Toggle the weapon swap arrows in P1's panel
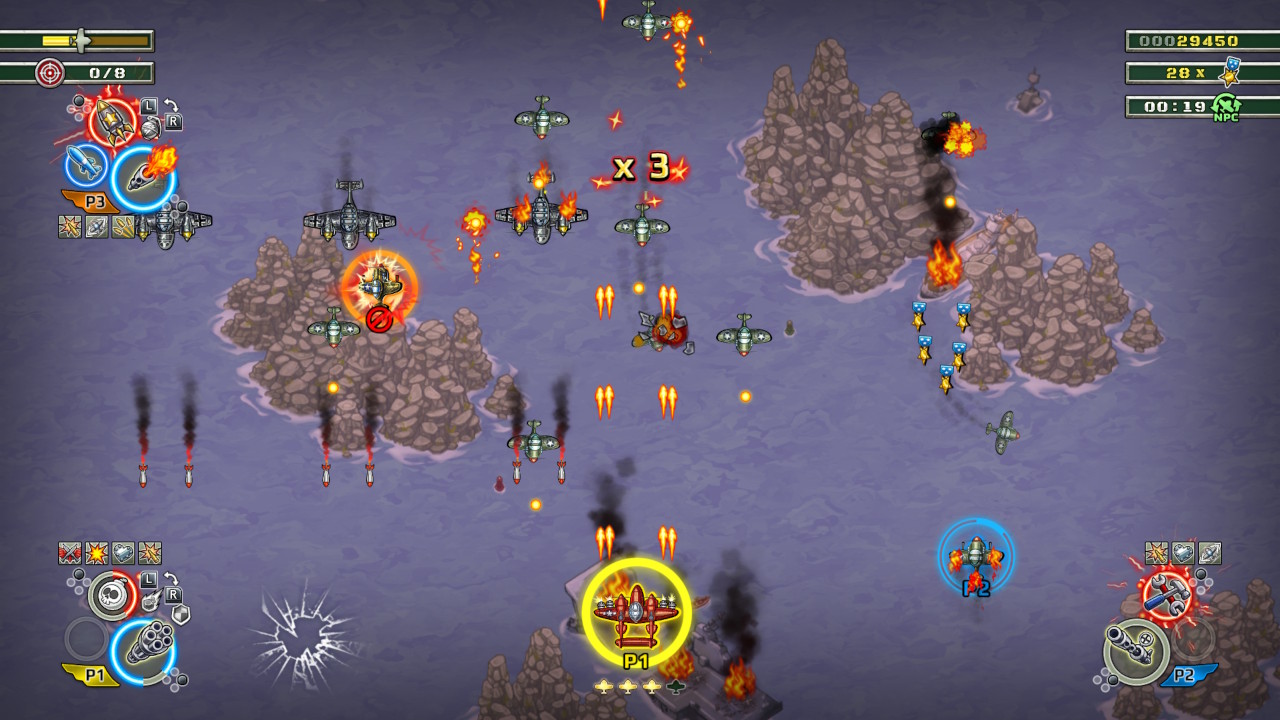Screen dimensions: 1280x720 pos(171,577)
